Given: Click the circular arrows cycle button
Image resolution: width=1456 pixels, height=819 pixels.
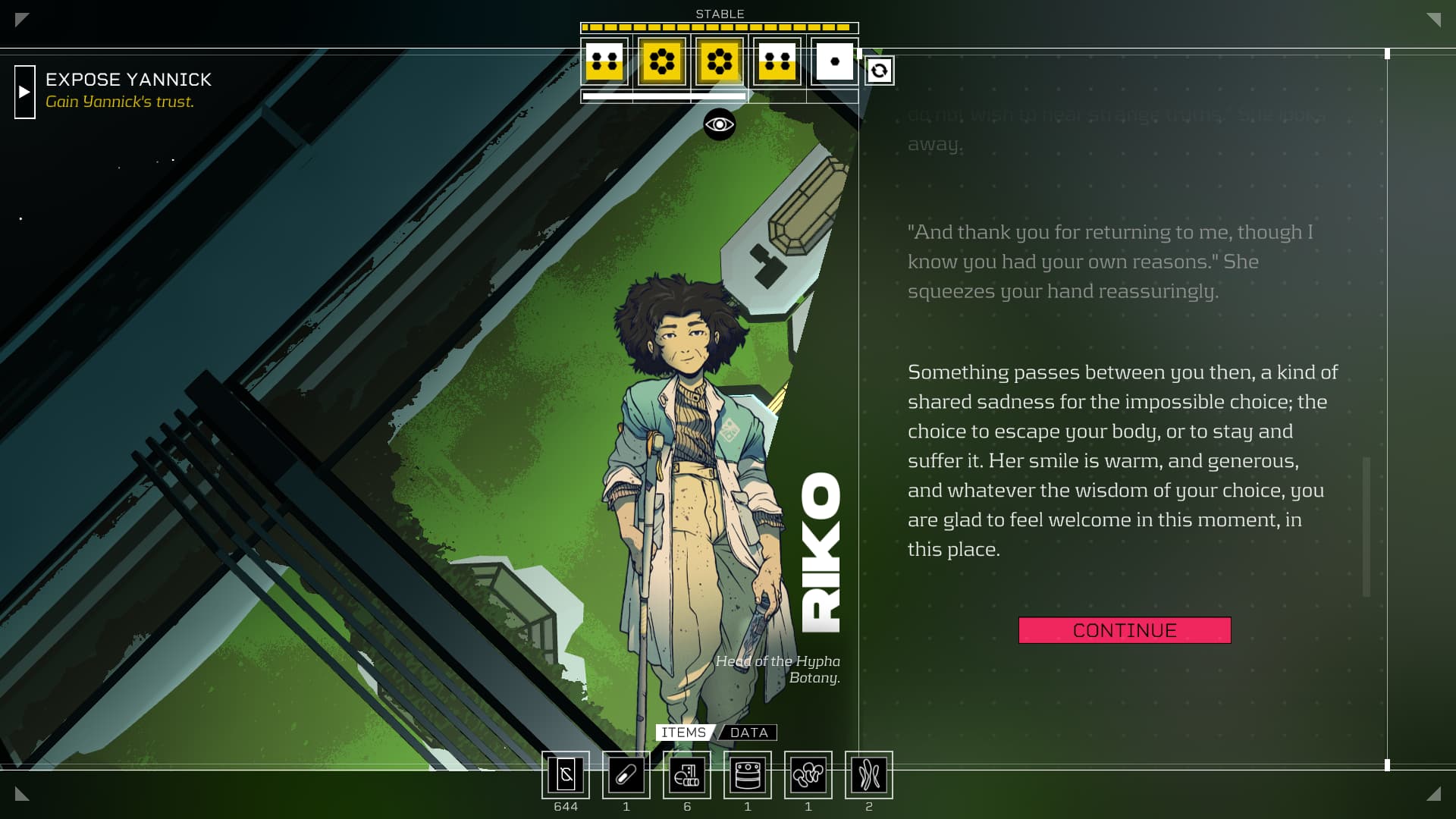Looking at the screenshot, I should [879, 71].
